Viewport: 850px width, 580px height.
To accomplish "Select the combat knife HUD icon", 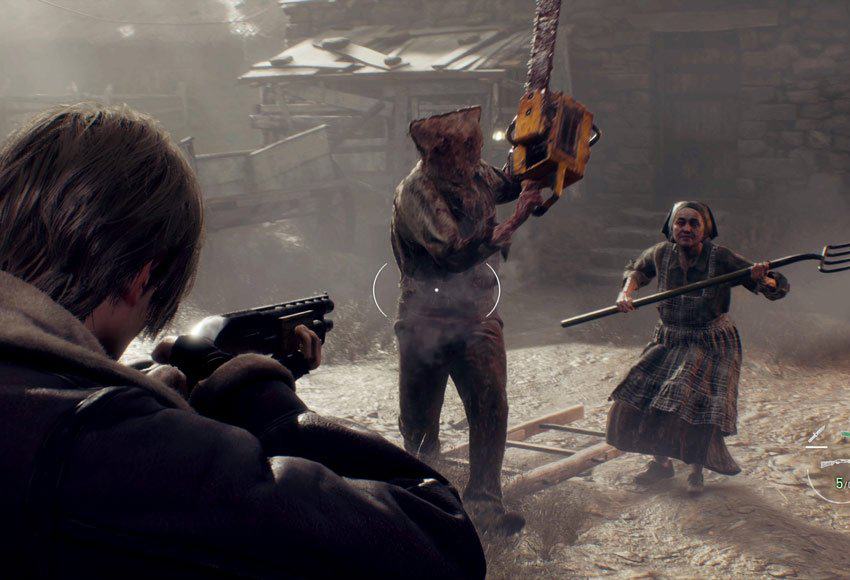I will [817, 432].
